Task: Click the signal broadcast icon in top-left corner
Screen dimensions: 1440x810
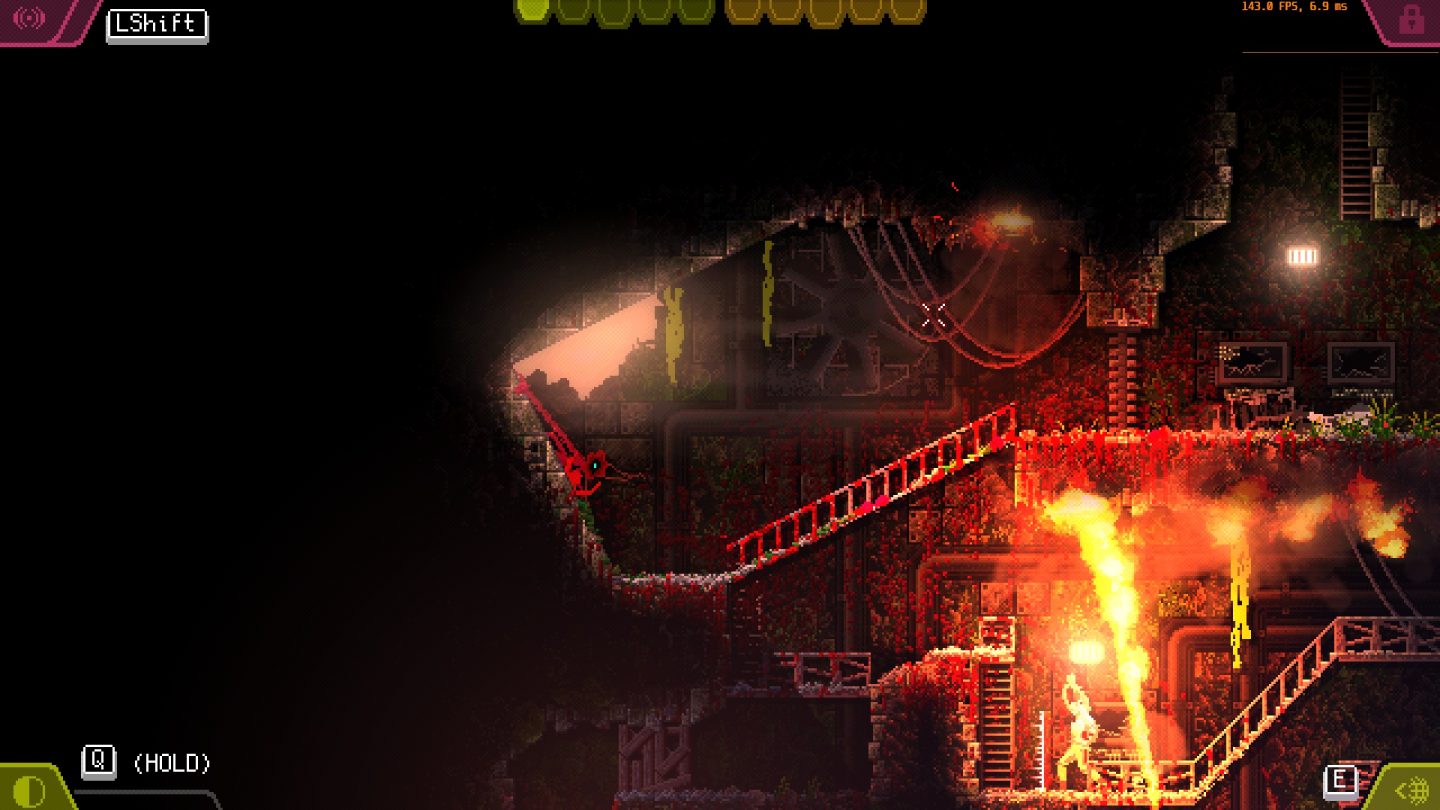Action: [x=29, y=16]
